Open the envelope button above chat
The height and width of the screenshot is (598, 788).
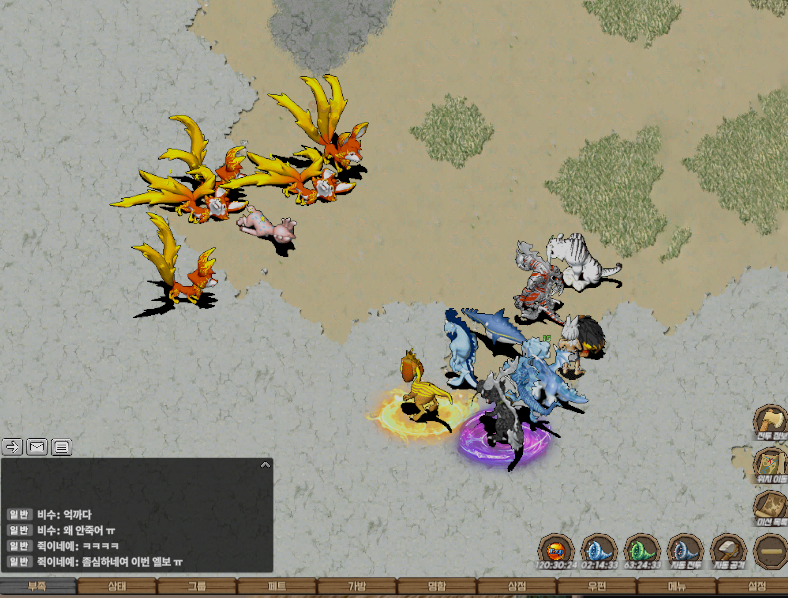(x=37, y=447)
